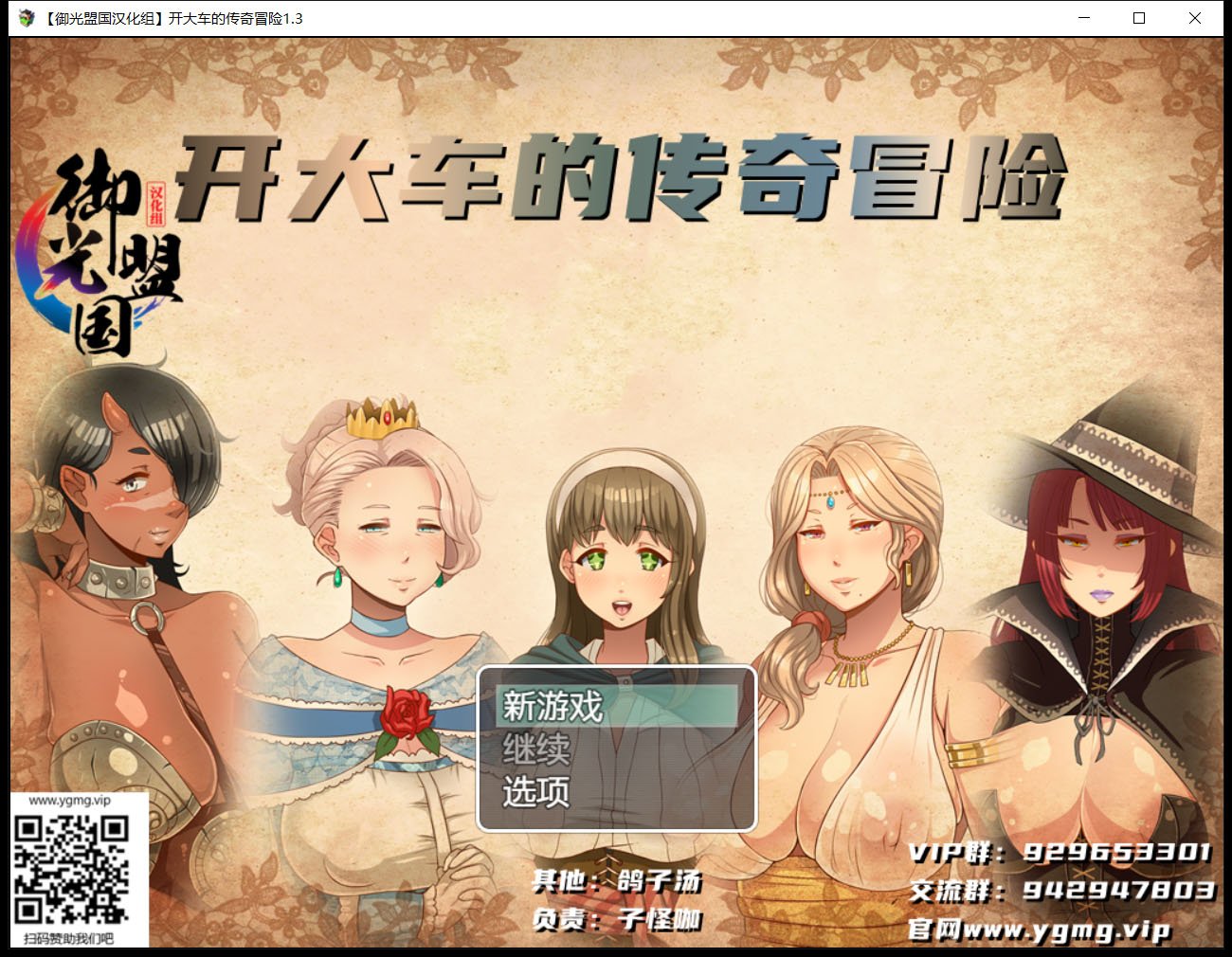Click the game icon in the title bar
The width and height of the screenshot is (1232, 957).
(25, 18)
